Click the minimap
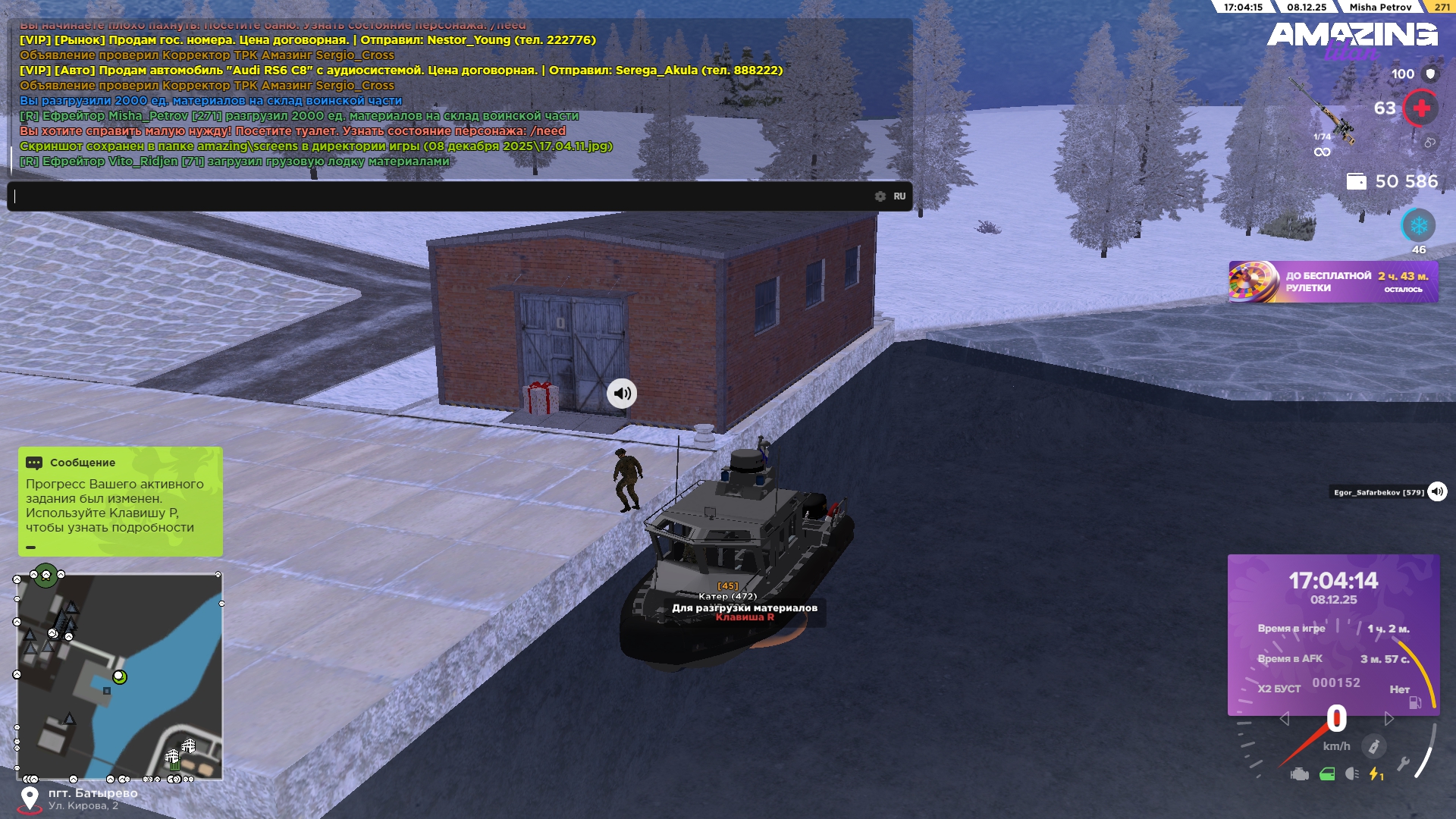The width and height of the screenshot is (1456, 819). click(x=120, y=676)
